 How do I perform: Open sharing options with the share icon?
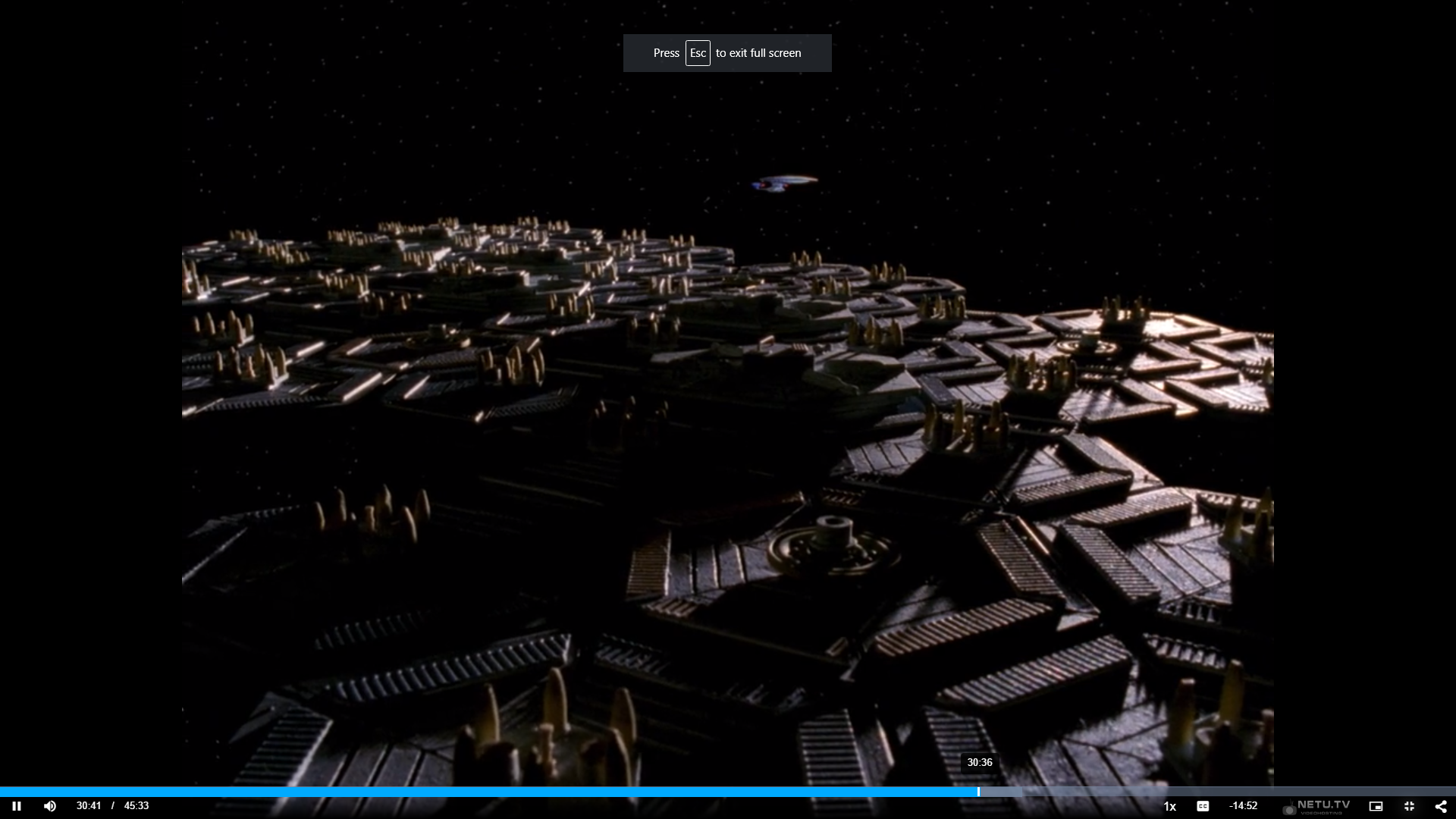click(x=1442, y=805)
